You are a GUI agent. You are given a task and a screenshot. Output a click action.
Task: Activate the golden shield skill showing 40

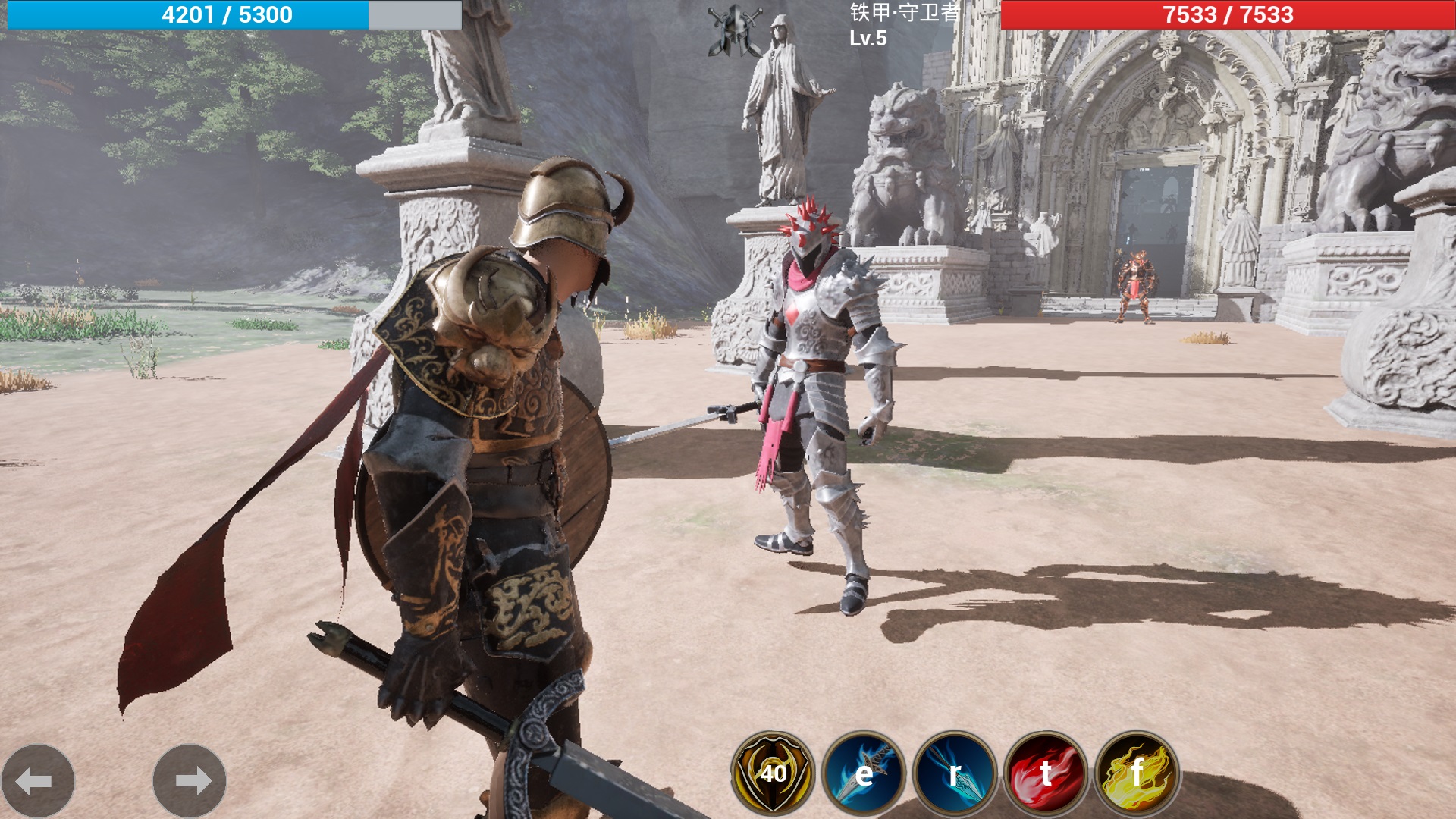tap(773, 773)
